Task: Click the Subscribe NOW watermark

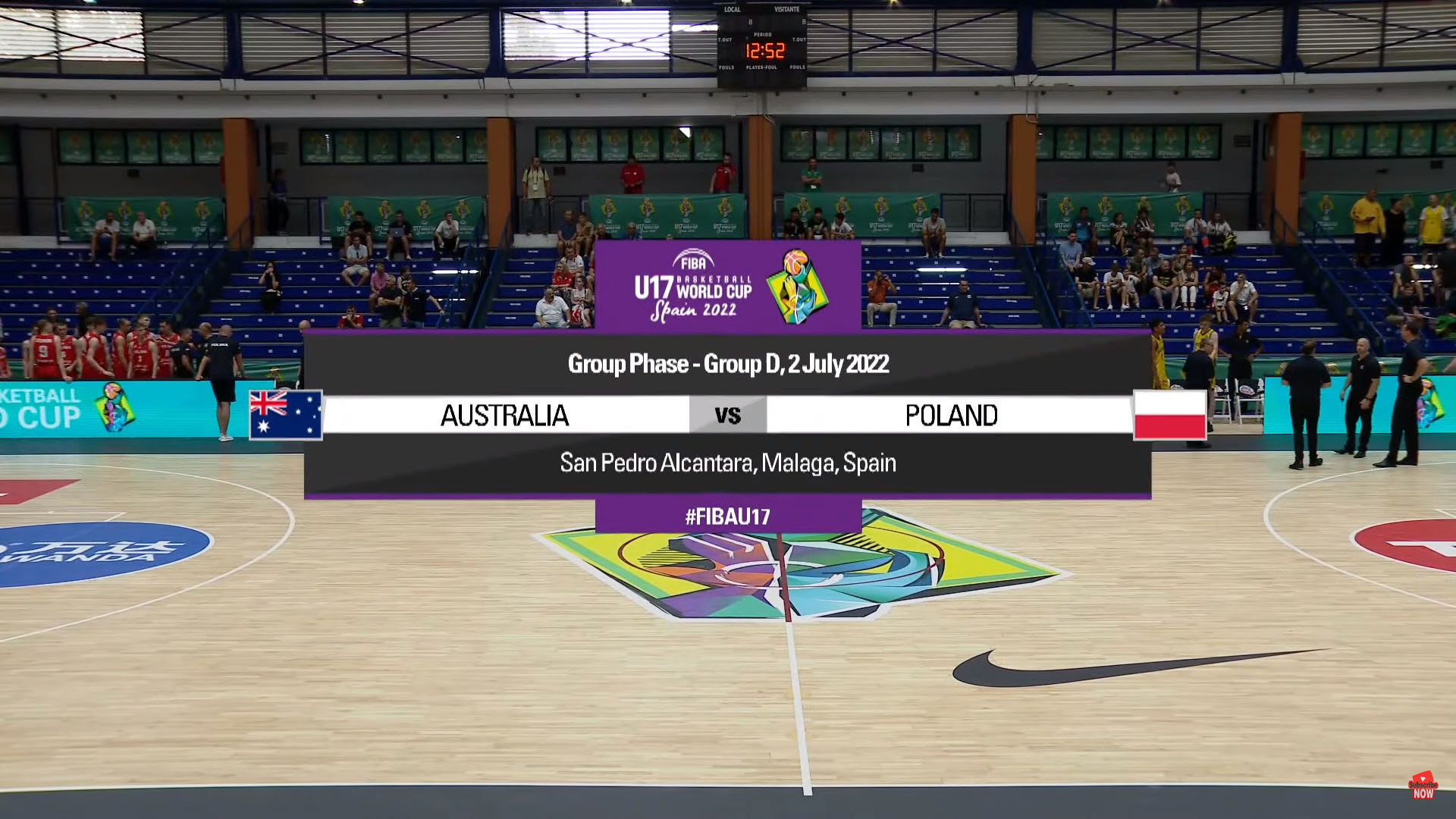Action: coord(1423,786)
